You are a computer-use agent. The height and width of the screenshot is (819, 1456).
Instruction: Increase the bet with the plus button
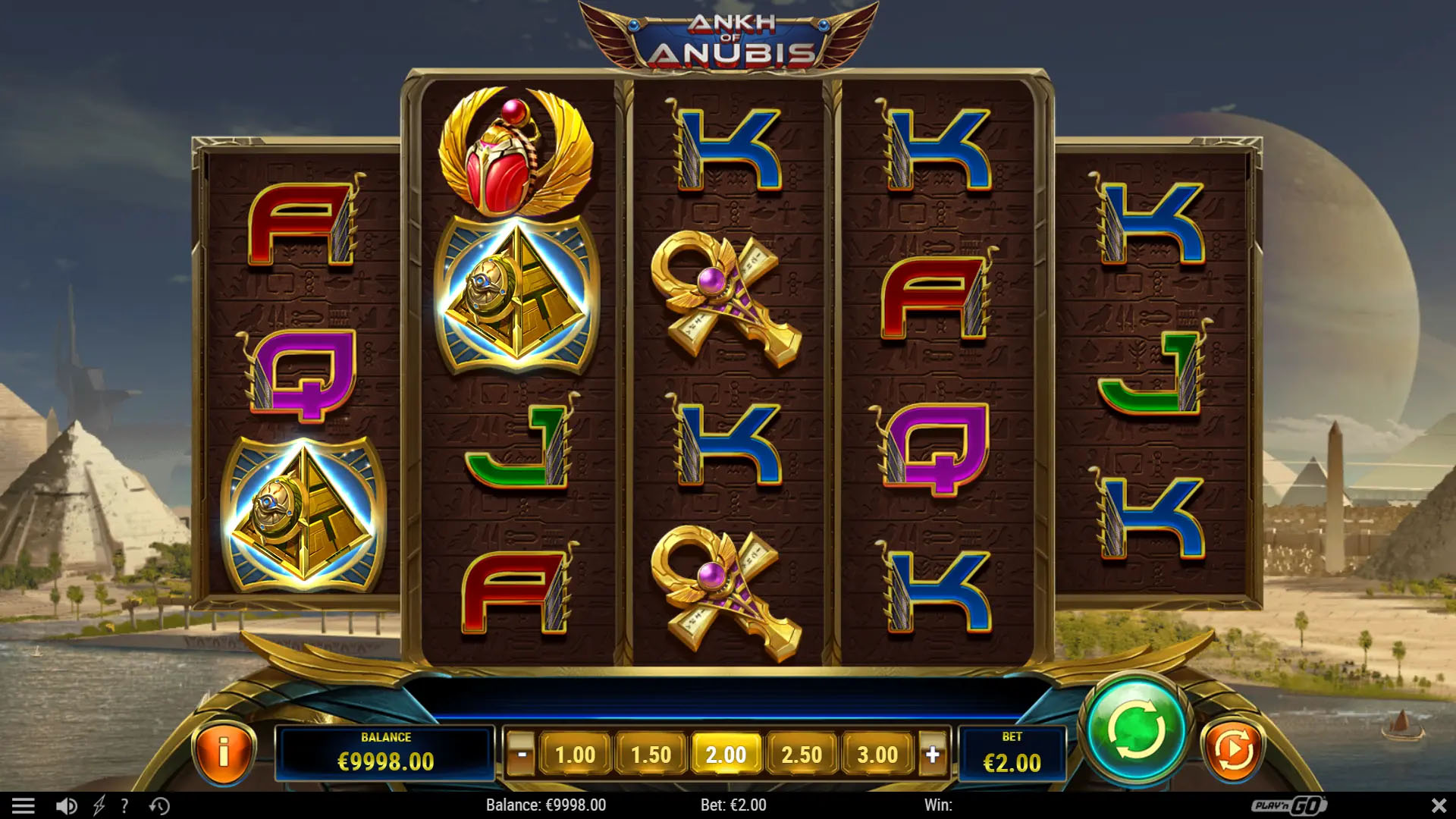[933, 755]
